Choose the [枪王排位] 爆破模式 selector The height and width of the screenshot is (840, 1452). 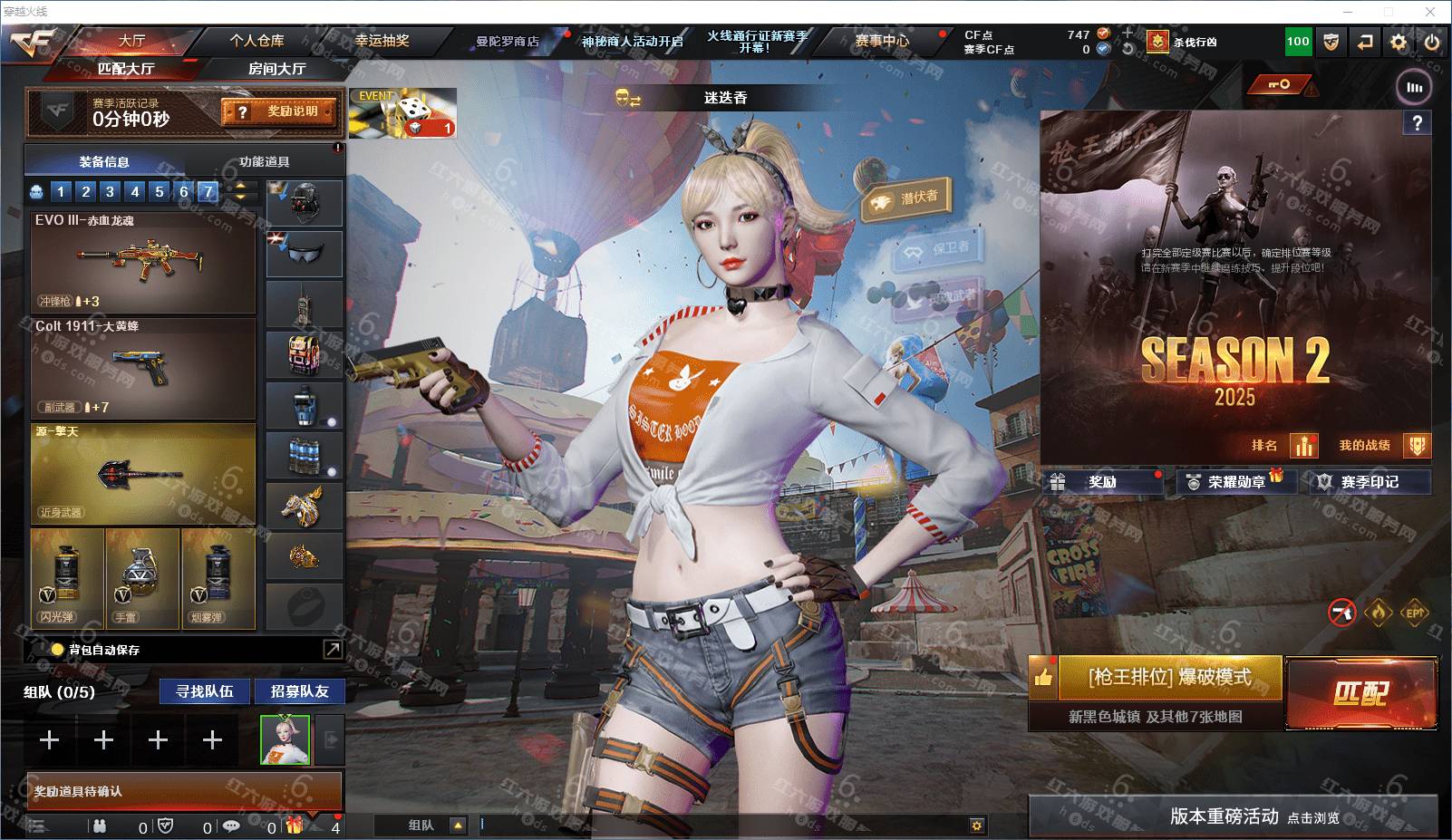pyautogui.click(x=1169, y=678)
